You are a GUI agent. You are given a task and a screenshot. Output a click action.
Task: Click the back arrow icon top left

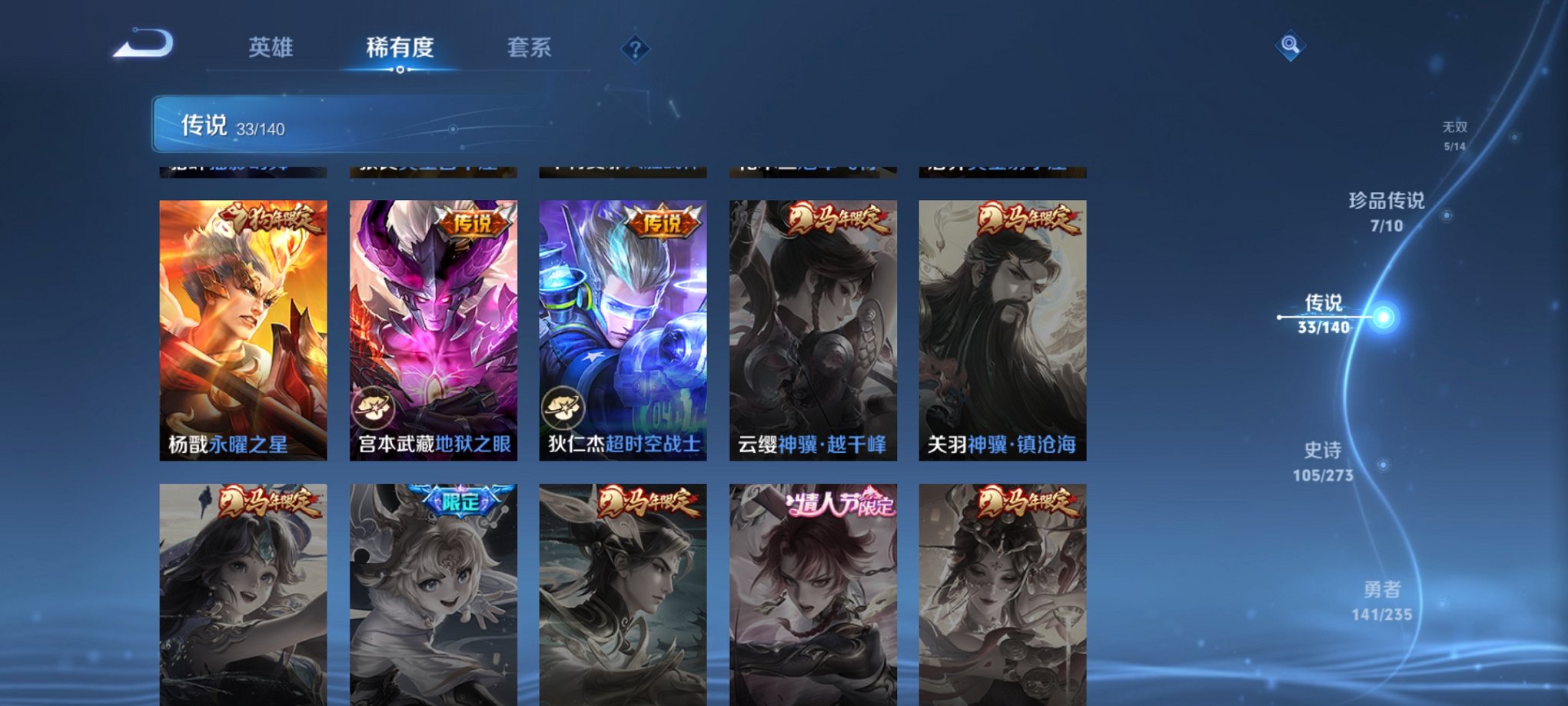143,46
